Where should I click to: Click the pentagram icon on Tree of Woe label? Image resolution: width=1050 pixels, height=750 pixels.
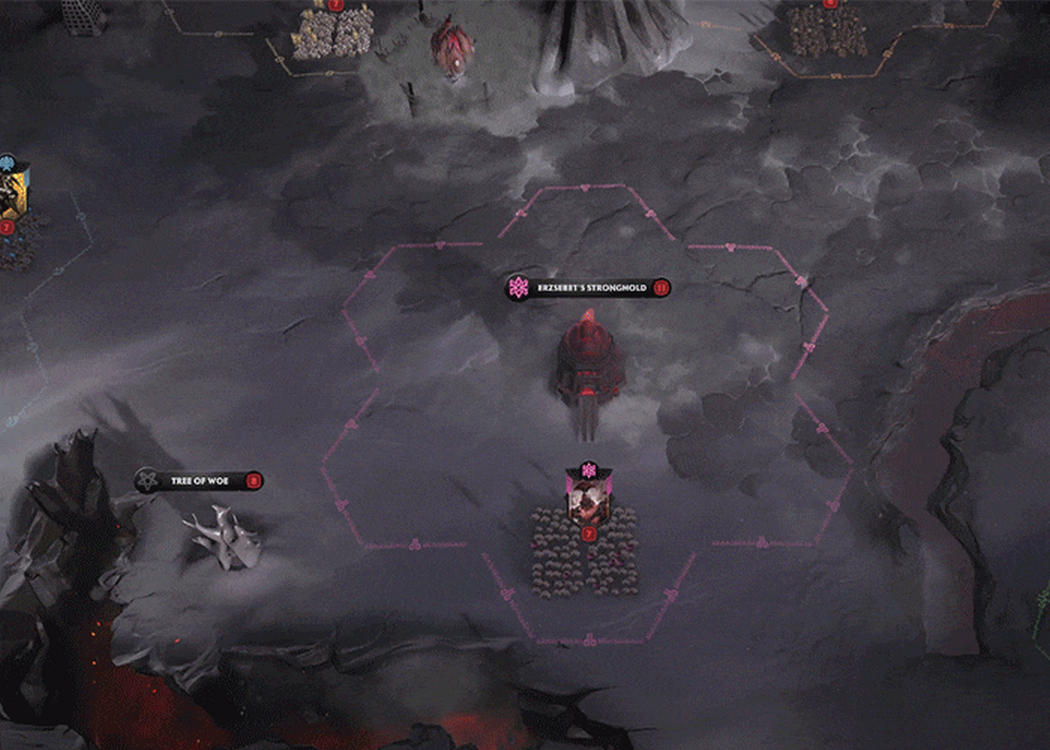149,481
